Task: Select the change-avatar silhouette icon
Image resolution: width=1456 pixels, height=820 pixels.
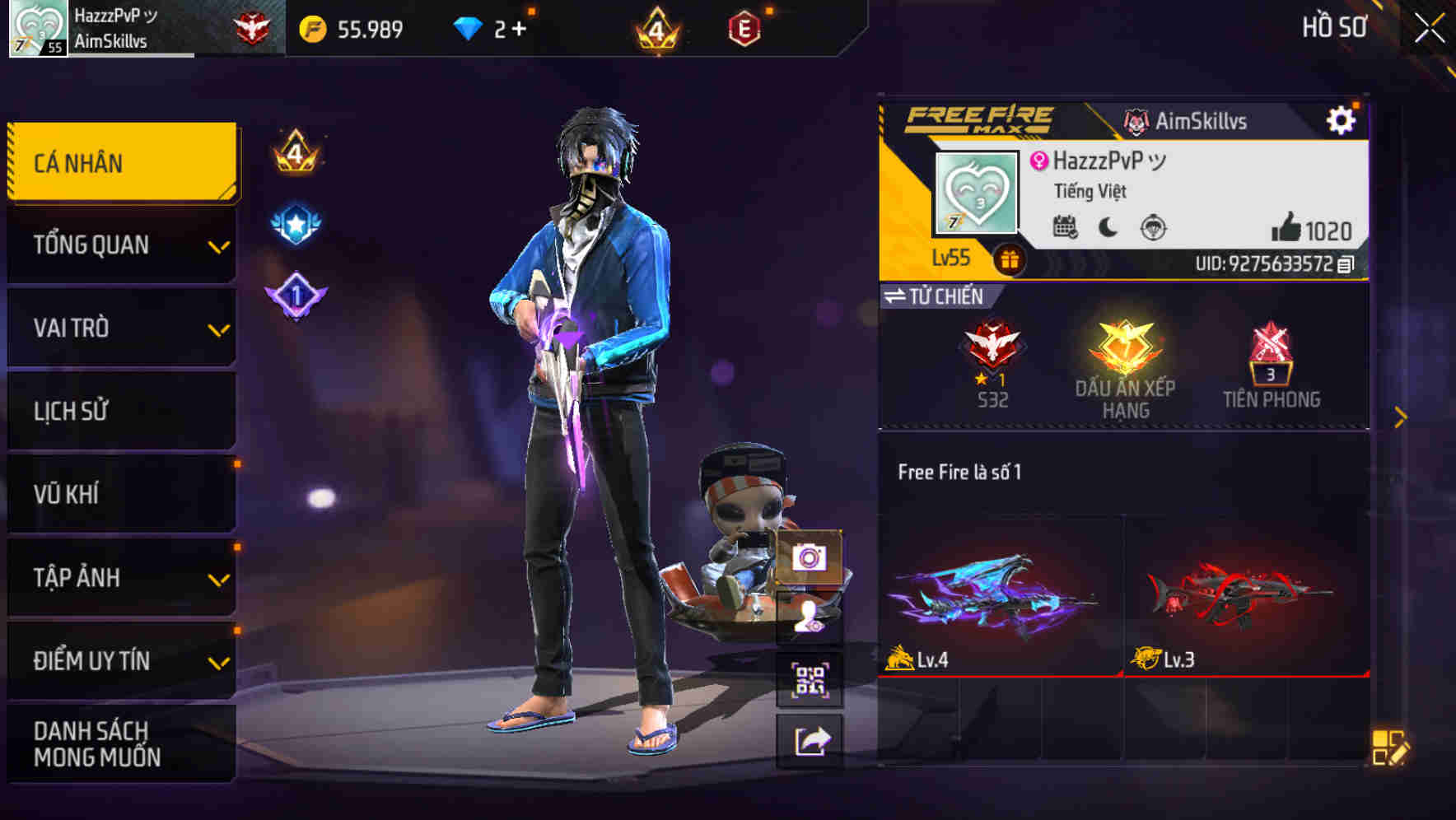Action: point(810,616)
